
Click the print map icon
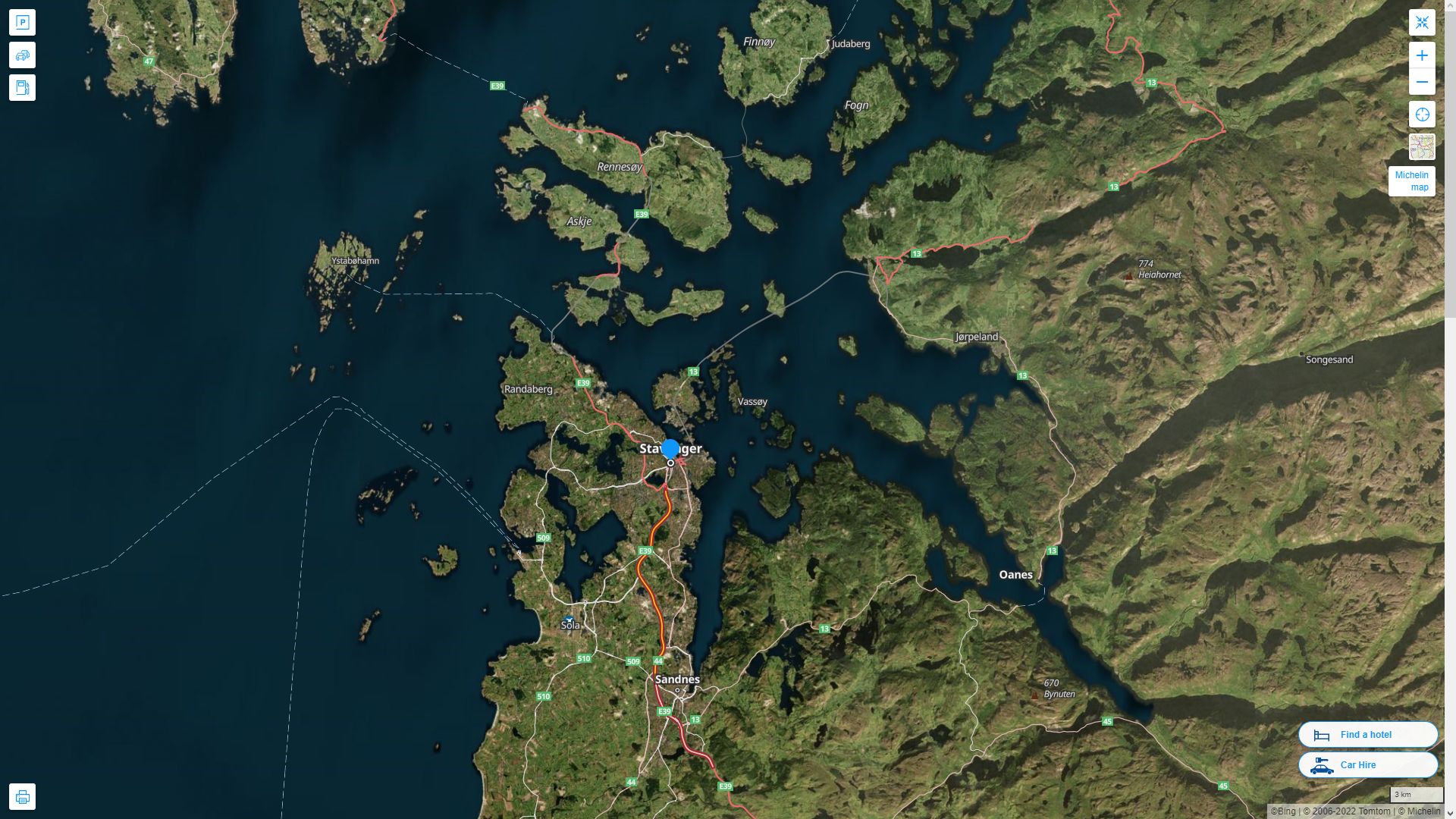tap(24, 796)
